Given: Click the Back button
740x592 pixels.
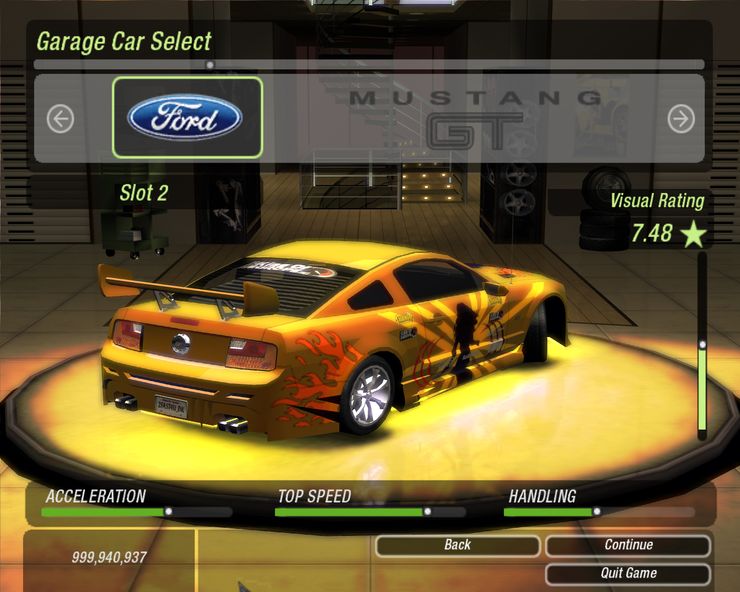Looking at the screenshot, I should pos(457,545).
